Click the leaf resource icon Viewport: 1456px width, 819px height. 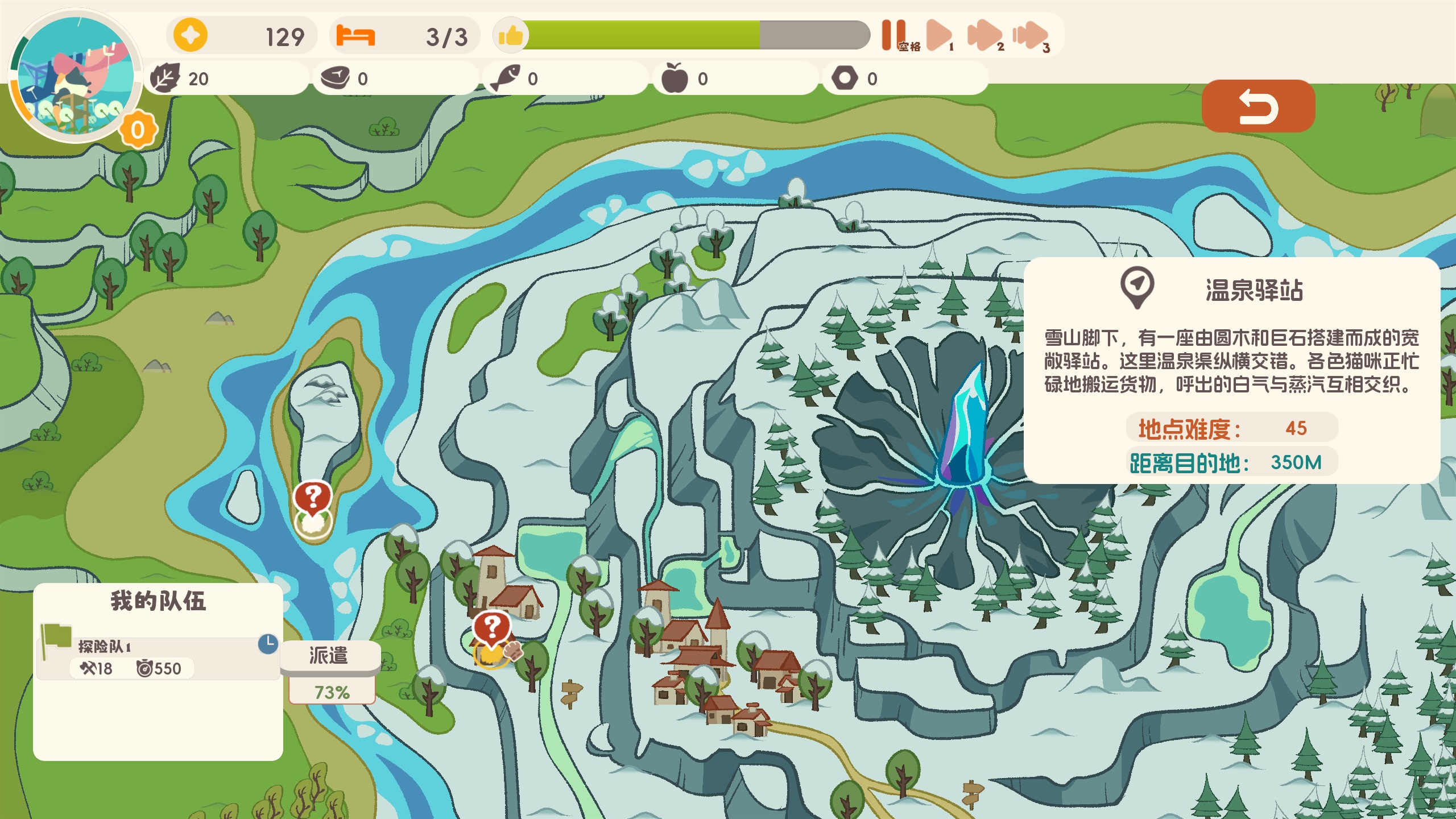click(x=166, y=78)
